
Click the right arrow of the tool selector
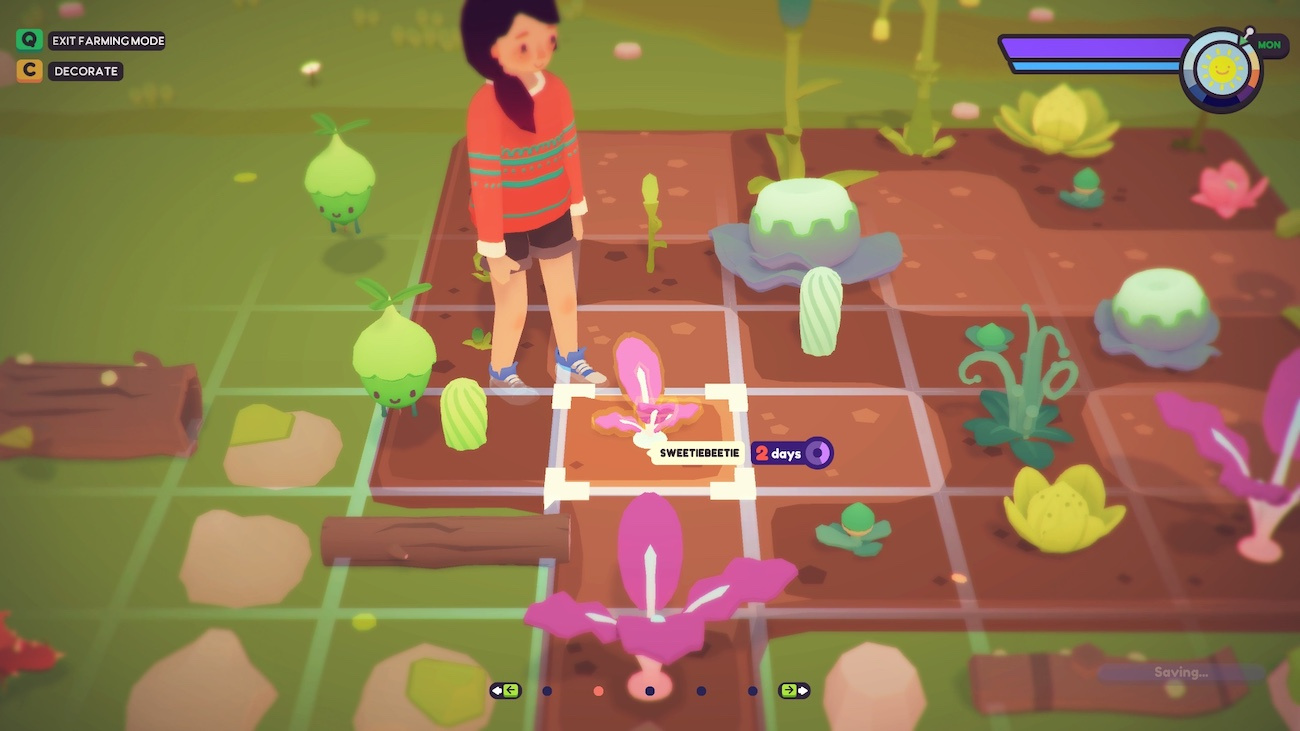pyautogui.click(x=794, y=690)
